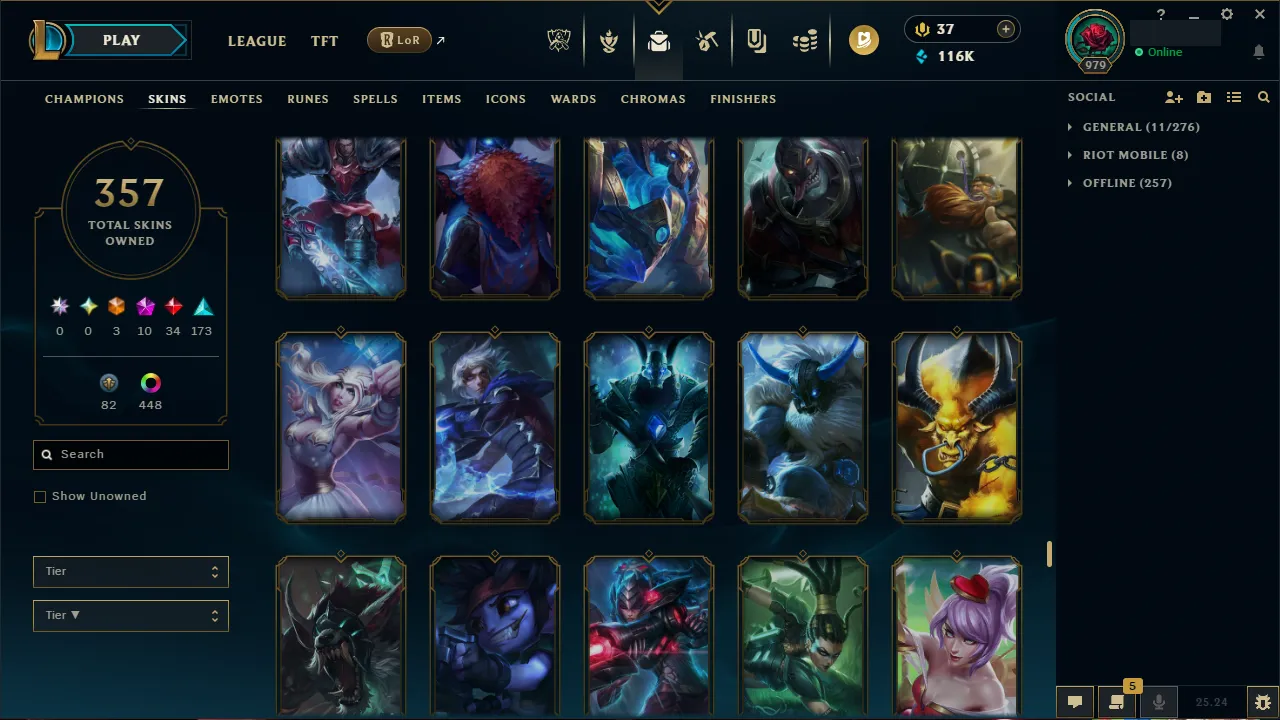Open the first Tier dropdown

130,571
